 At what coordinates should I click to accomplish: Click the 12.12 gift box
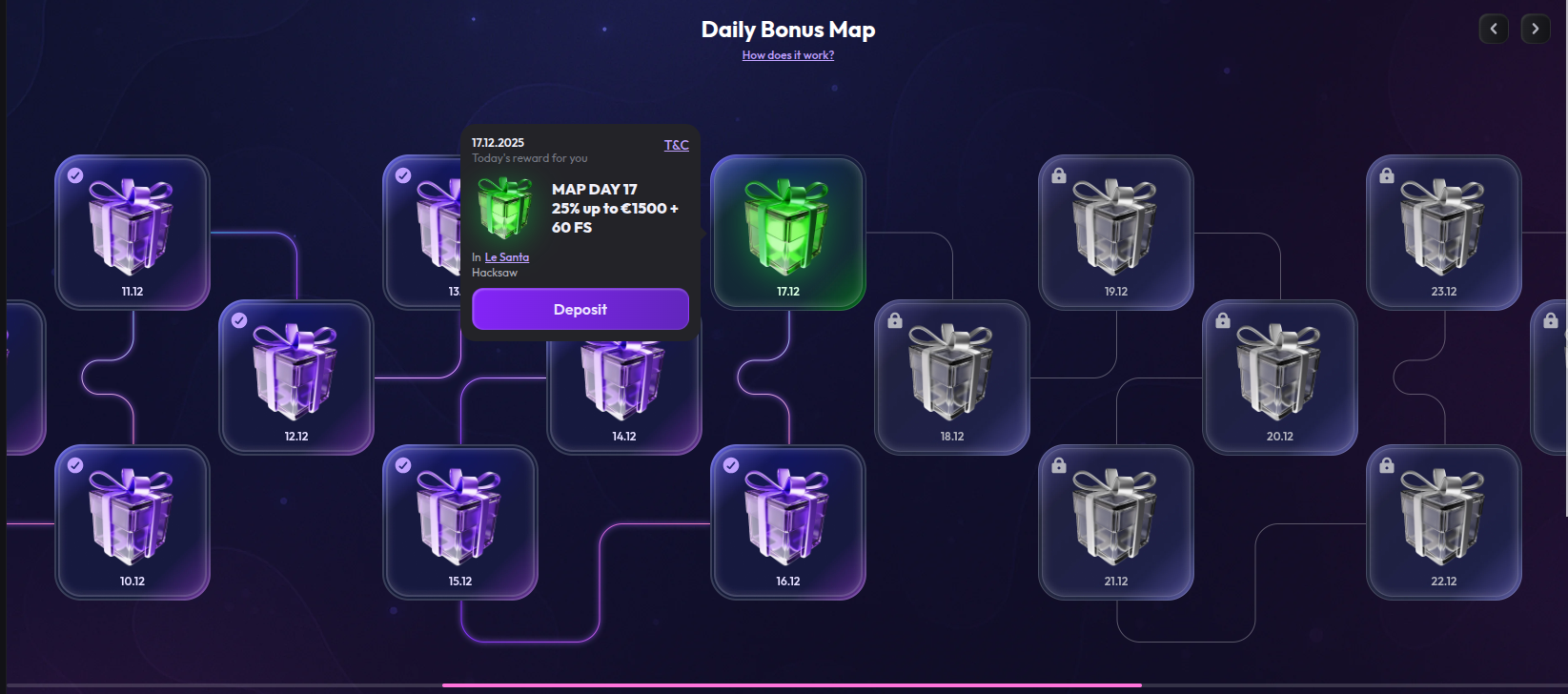tap(295, 378)
